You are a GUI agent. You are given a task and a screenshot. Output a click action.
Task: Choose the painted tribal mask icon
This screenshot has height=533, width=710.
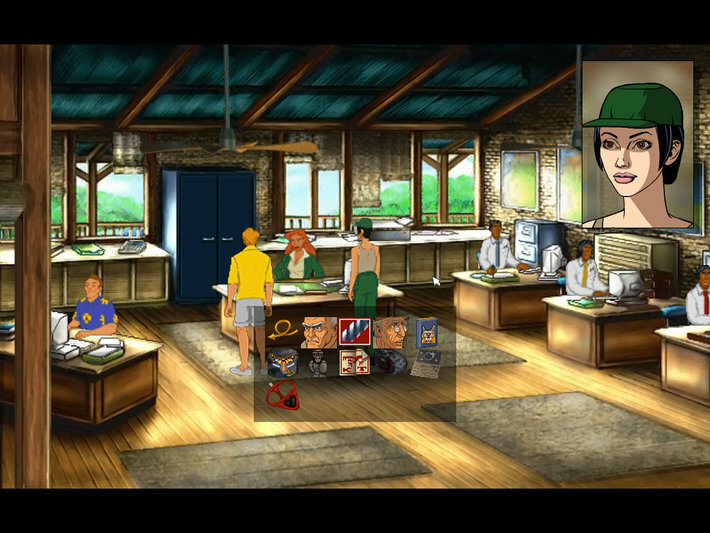tap(282, 362)
